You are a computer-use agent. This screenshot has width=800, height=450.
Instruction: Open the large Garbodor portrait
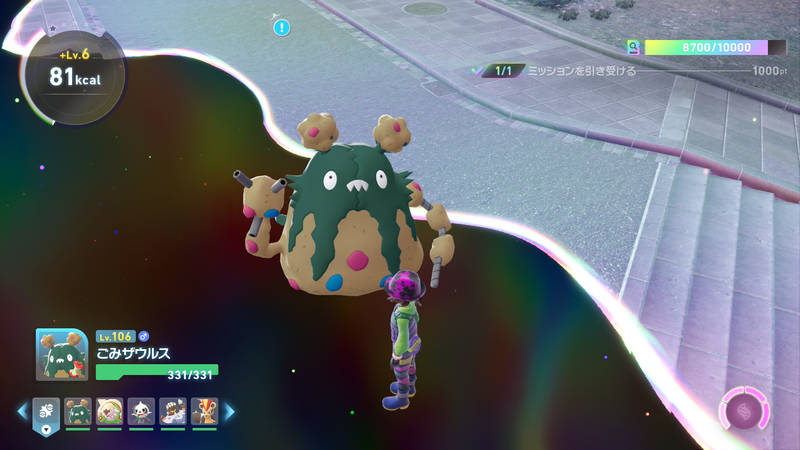point(61,354)
